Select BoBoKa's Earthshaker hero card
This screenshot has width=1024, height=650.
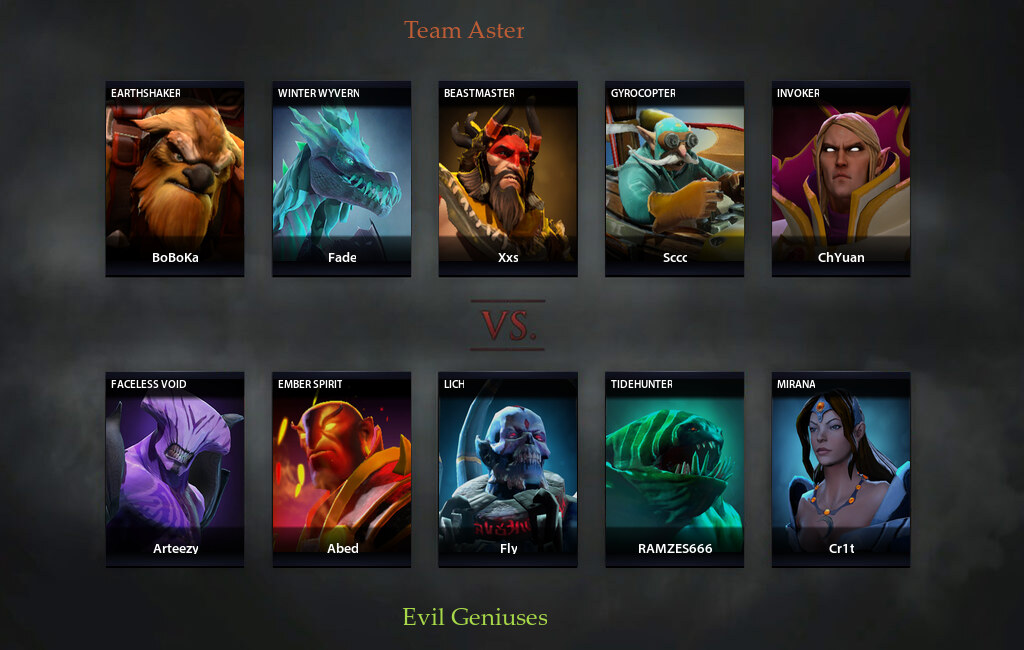click(175, 178)
